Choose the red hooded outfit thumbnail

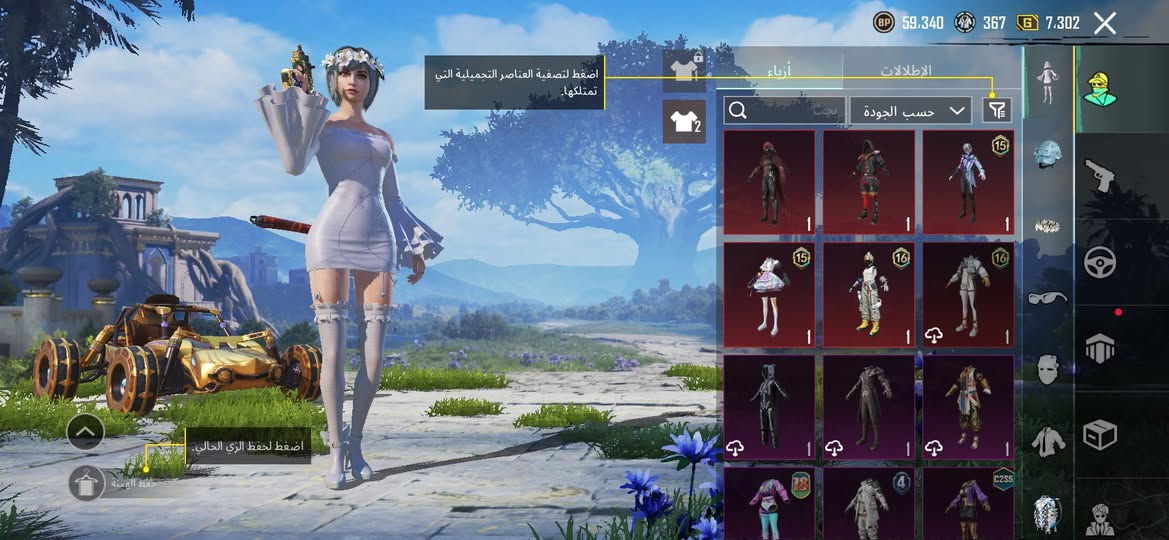768,182
